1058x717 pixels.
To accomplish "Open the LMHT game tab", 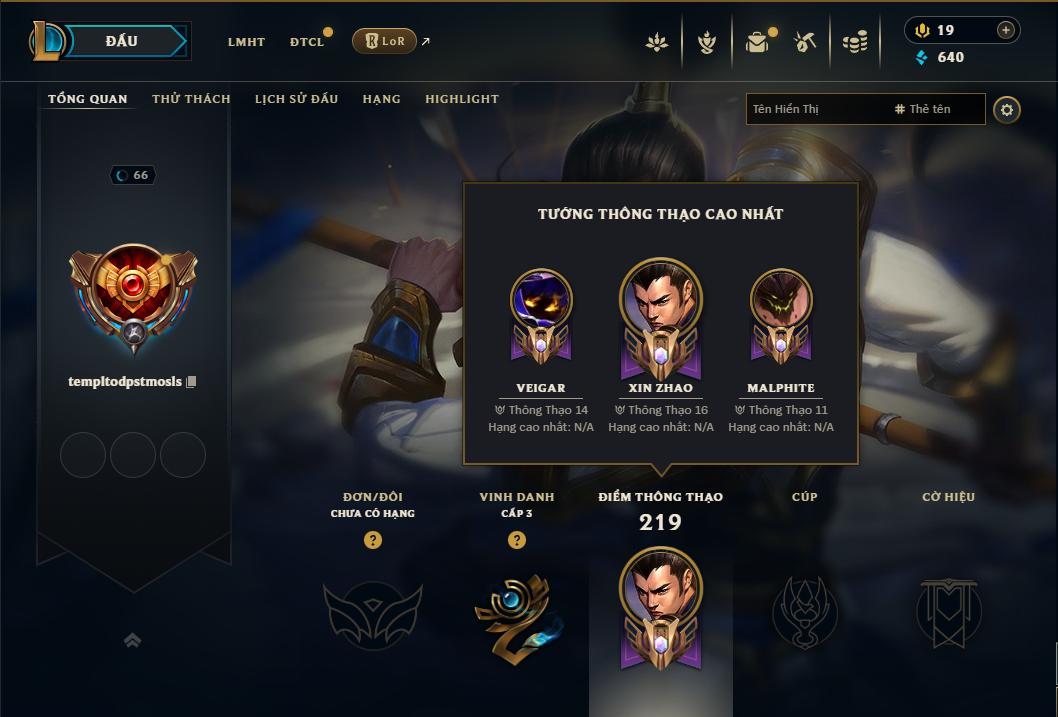I will [246, 42].
